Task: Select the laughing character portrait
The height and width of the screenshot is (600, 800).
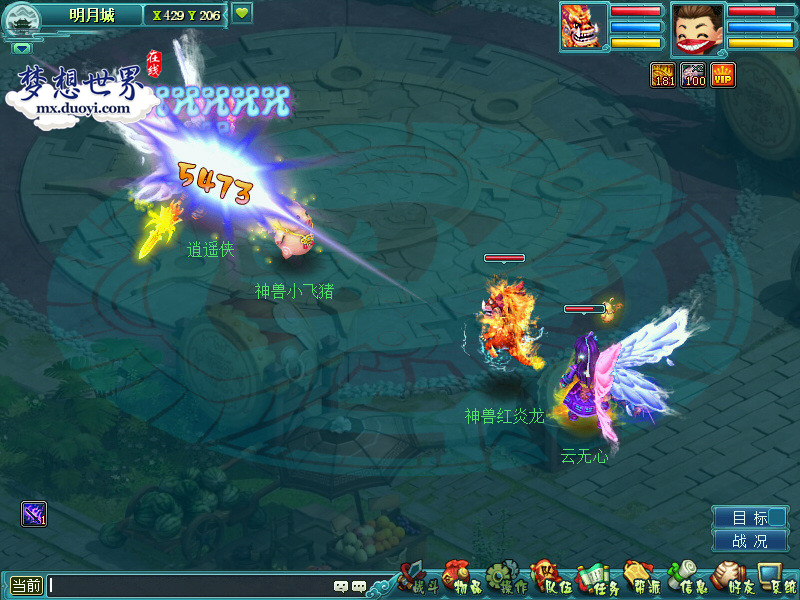Action: [697, 27]
